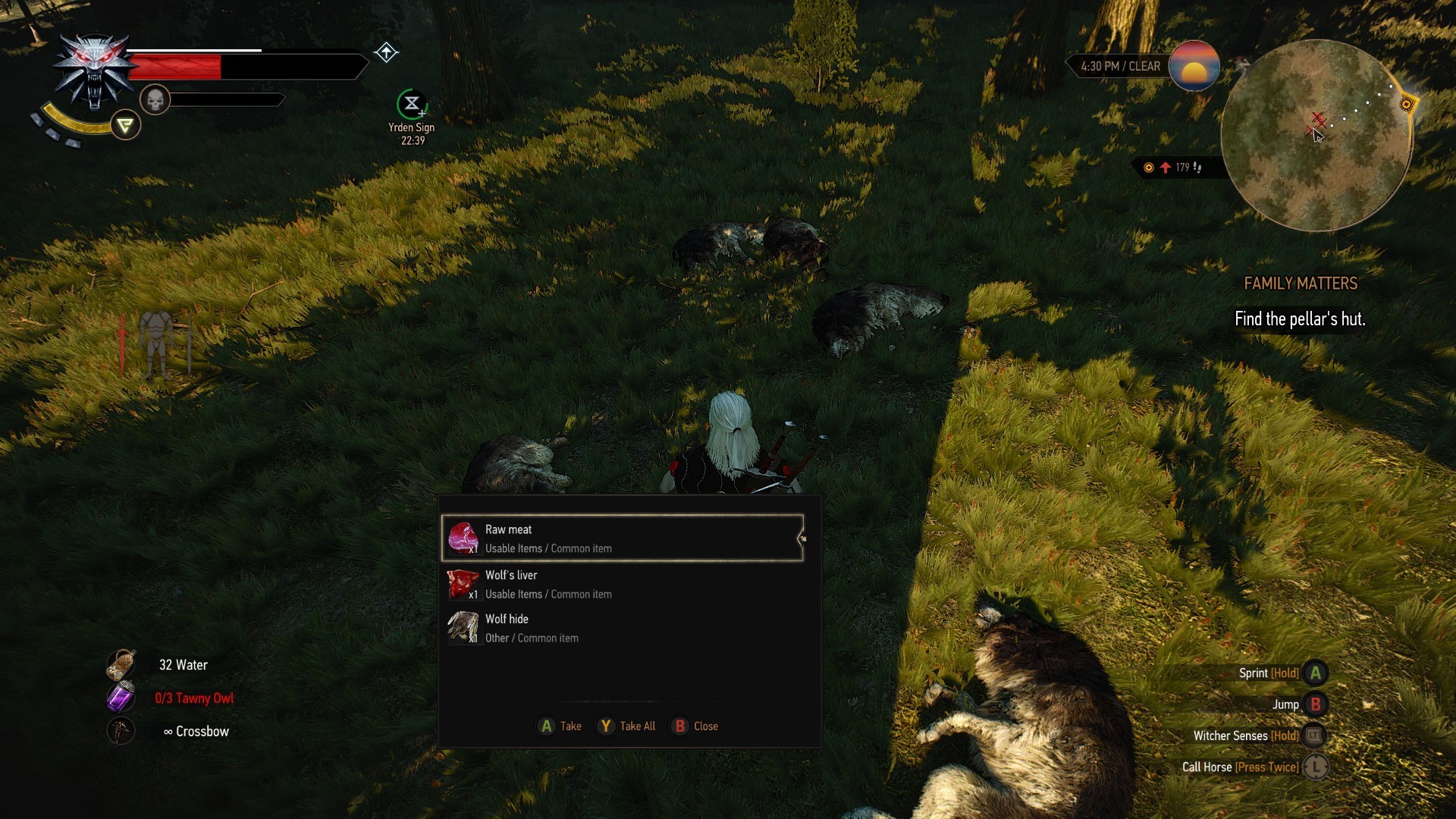
Task: Click the quest objective marker on minimap edge
Action: pos(1406,105)
